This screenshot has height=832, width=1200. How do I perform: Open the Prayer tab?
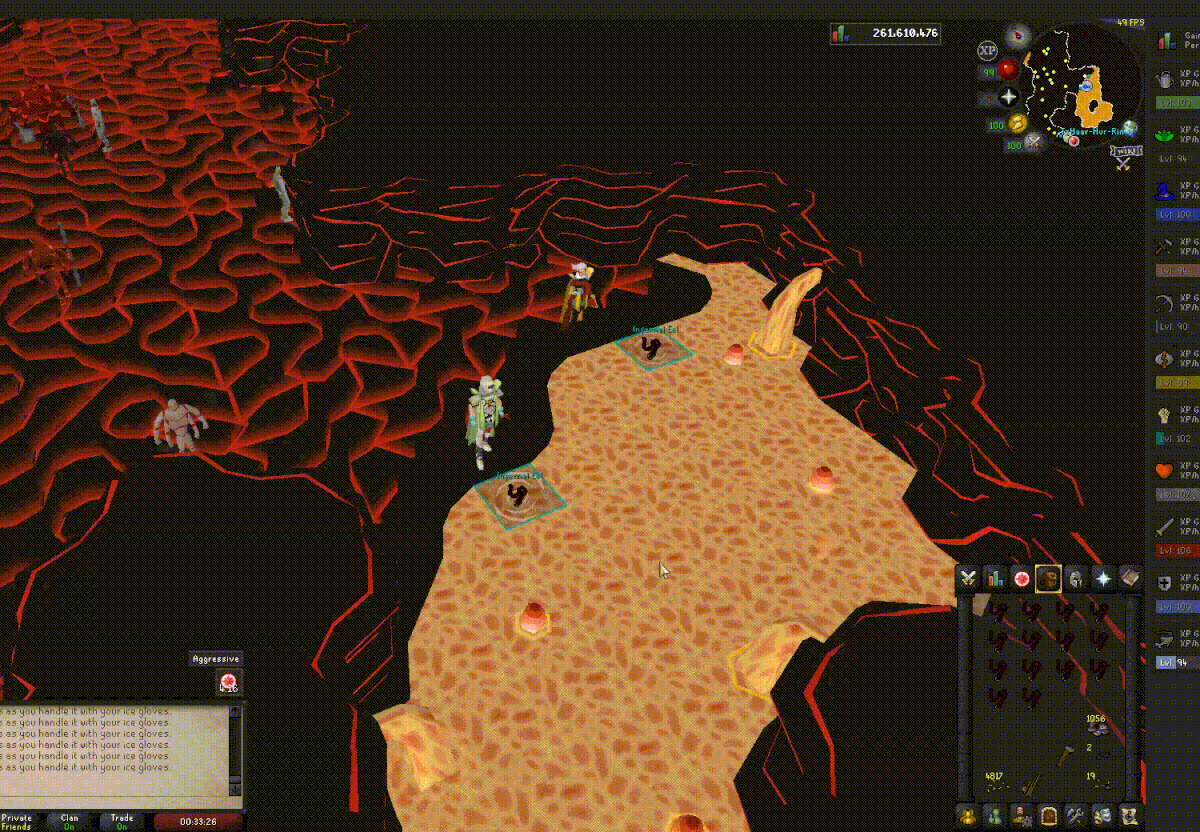1103,578
